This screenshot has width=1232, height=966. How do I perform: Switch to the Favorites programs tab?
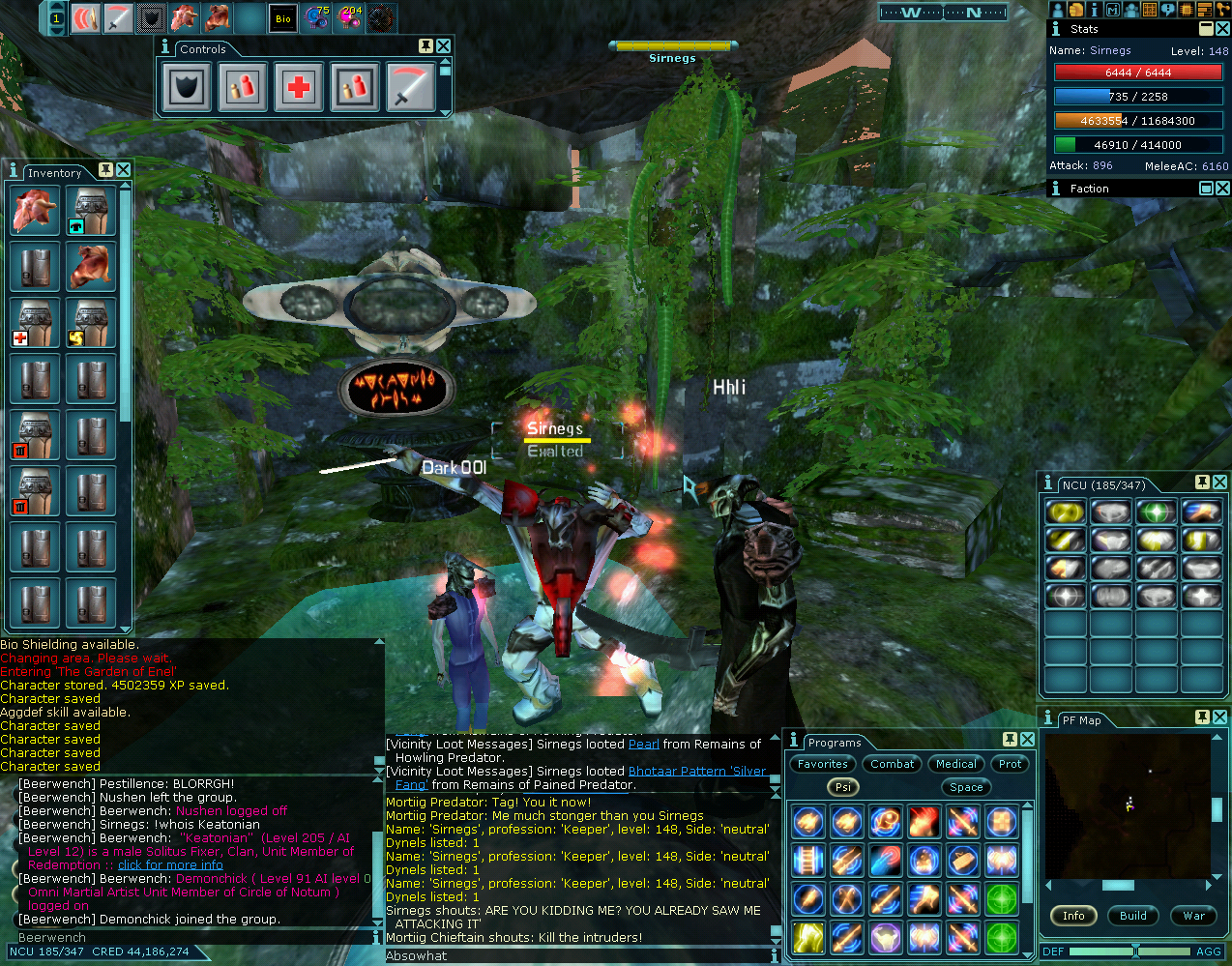tap(823, 764)
